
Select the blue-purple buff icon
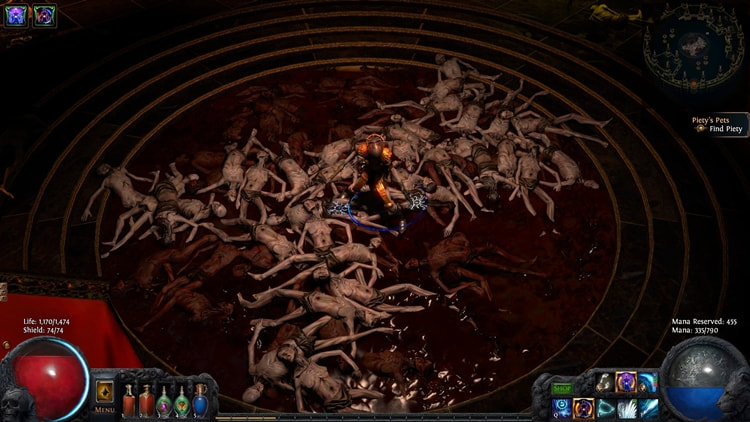[x=17, y=15]
